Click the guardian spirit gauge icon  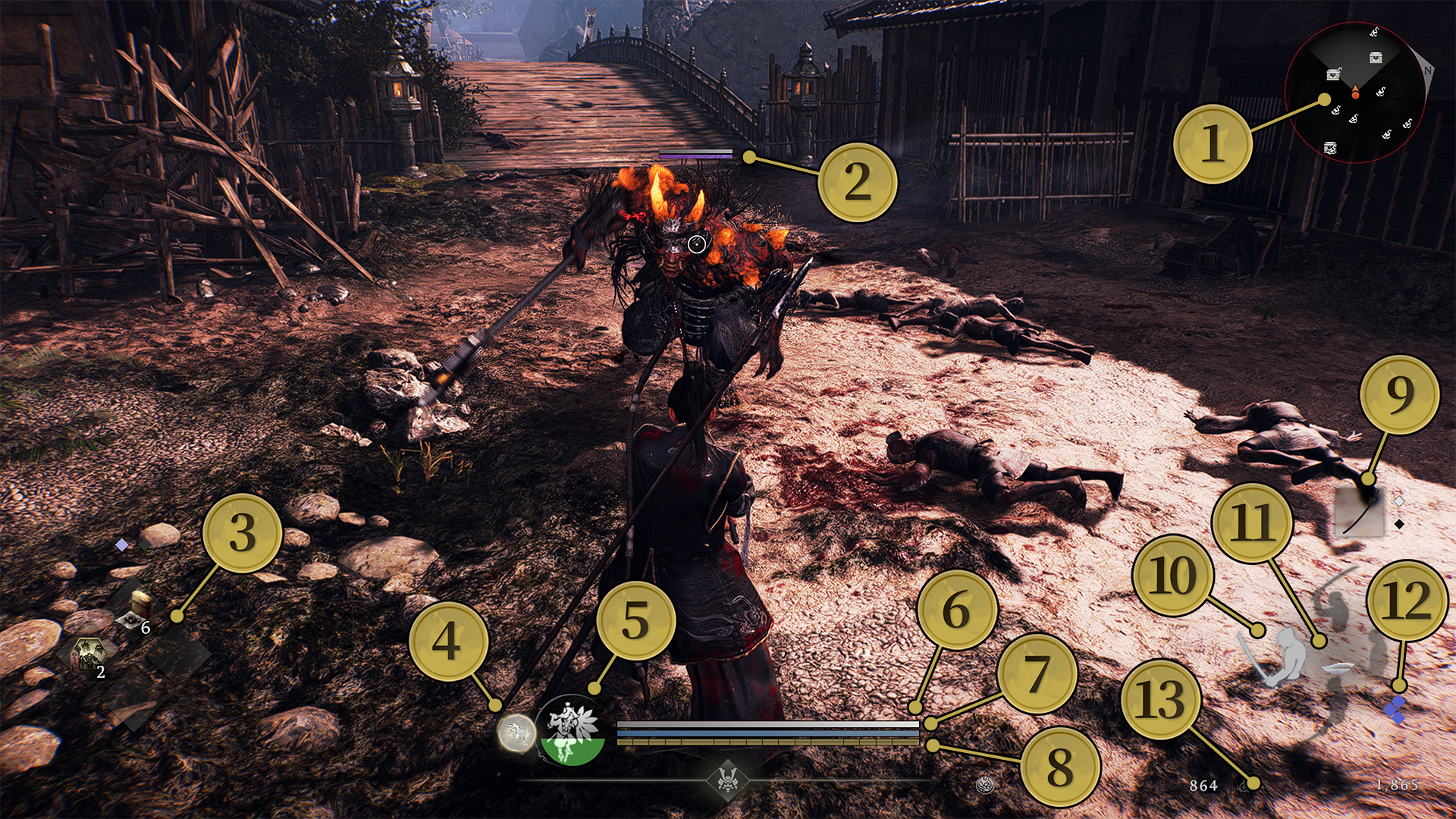(570, 730)
